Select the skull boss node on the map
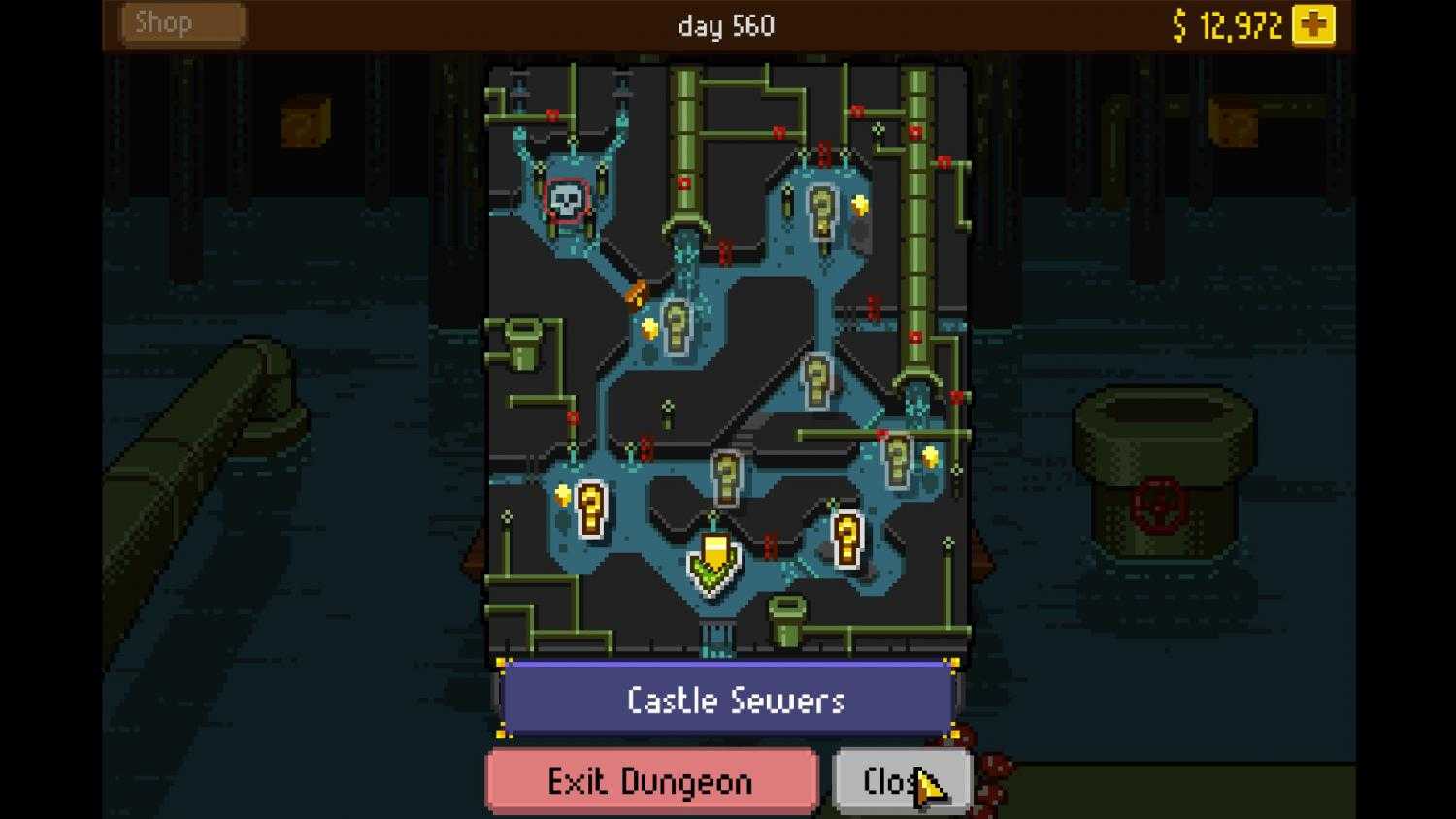The width and height of the screenshot is (1456, 819). (x=566, y=199)
